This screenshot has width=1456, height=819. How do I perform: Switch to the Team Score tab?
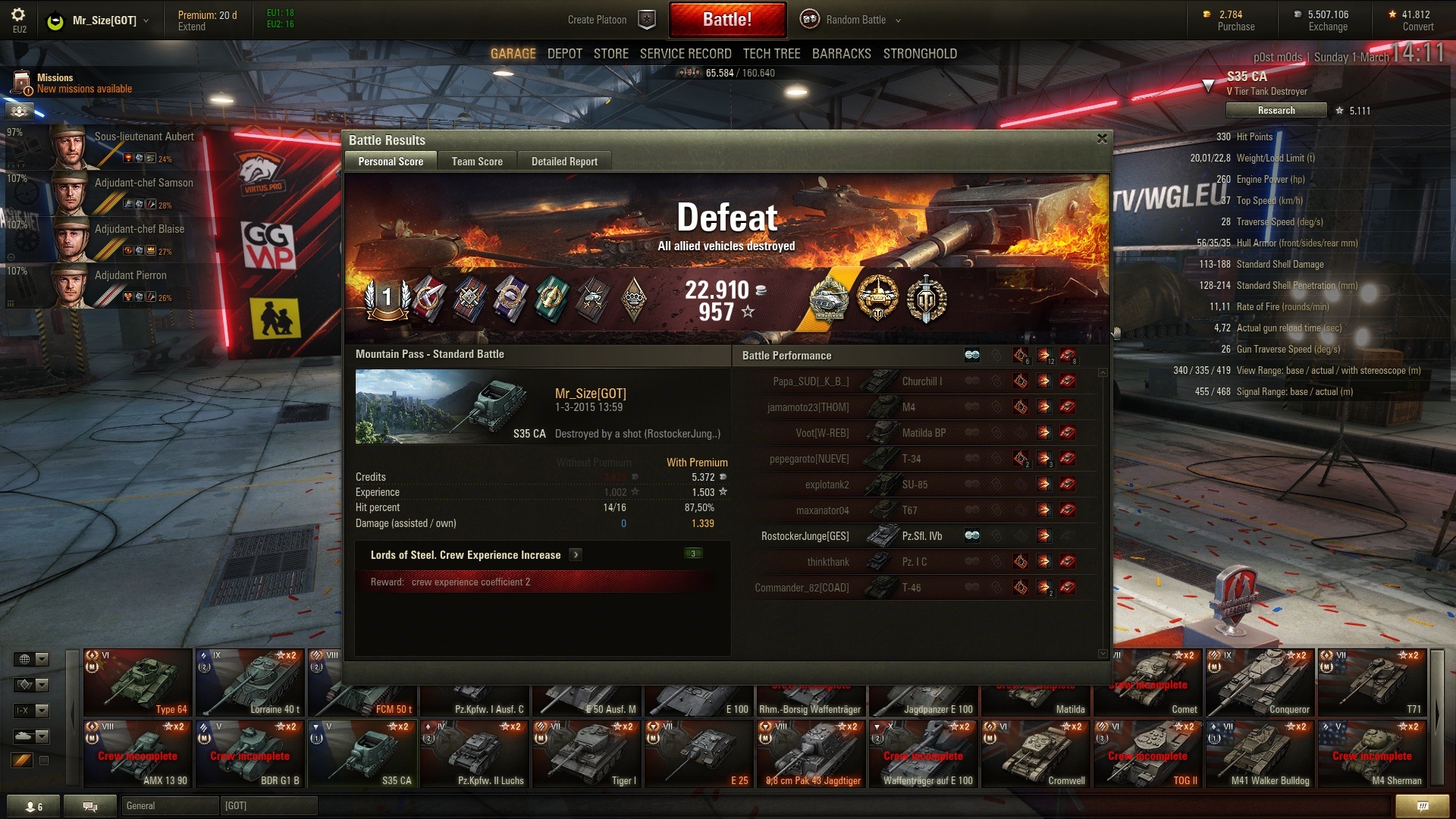[x=477, y=162]
